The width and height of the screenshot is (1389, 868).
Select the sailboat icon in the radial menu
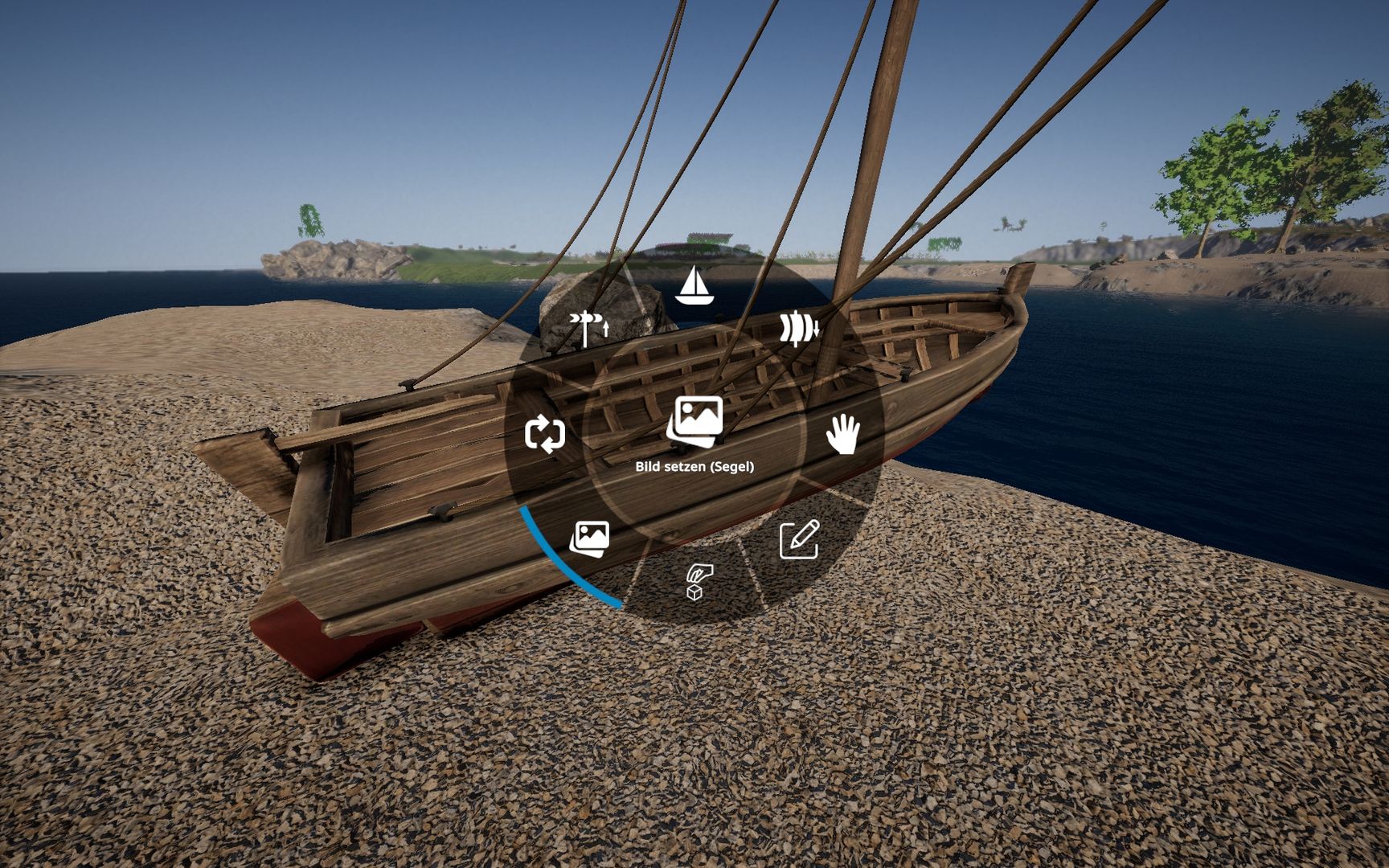tap(694, 286)
